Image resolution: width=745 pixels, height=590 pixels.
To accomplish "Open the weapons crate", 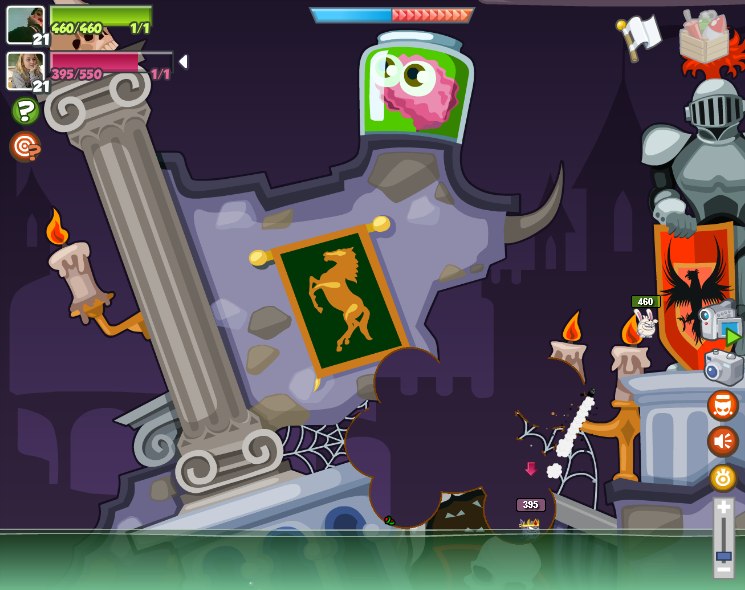I will pos(703,37).
